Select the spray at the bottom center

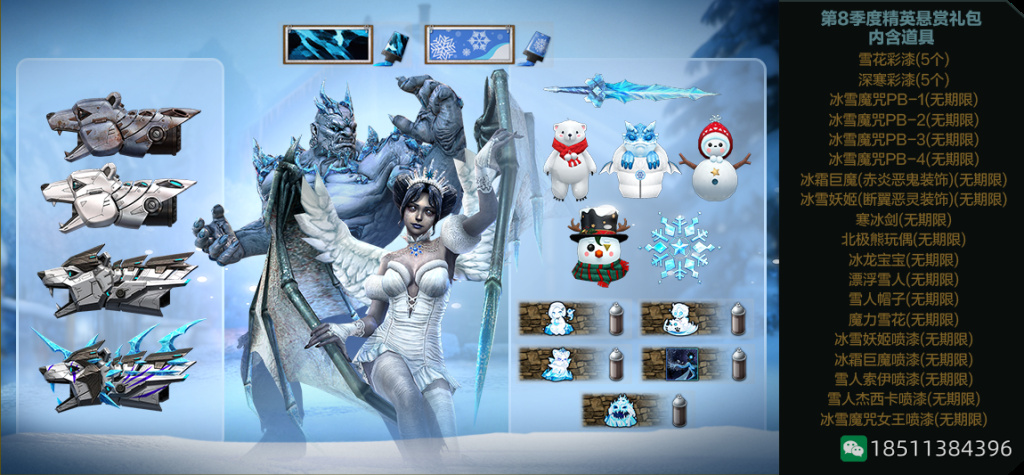(x=623, y=410)
